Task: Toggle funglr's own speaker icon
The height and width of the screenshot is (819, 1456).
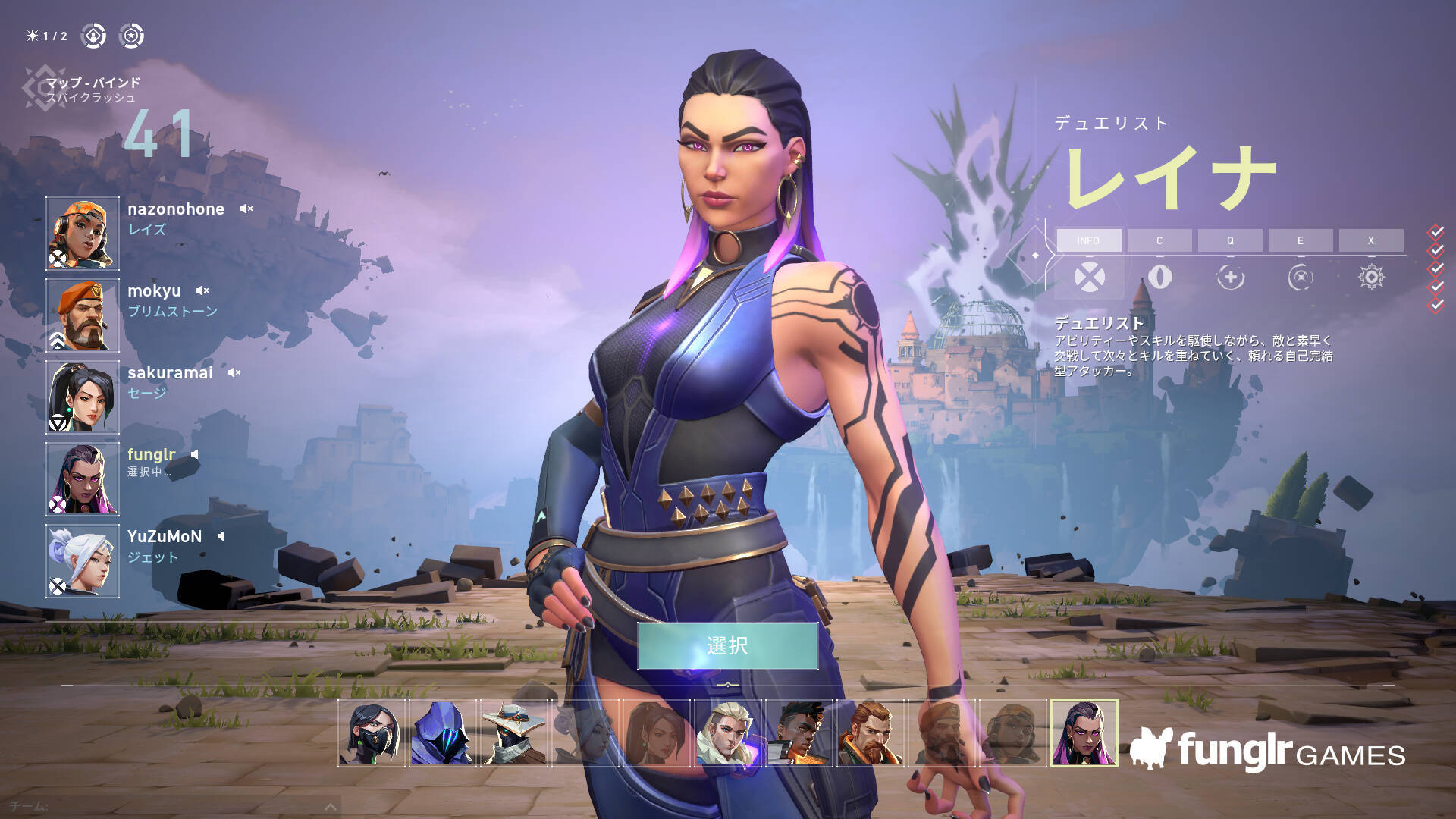Action: (195, 454)
